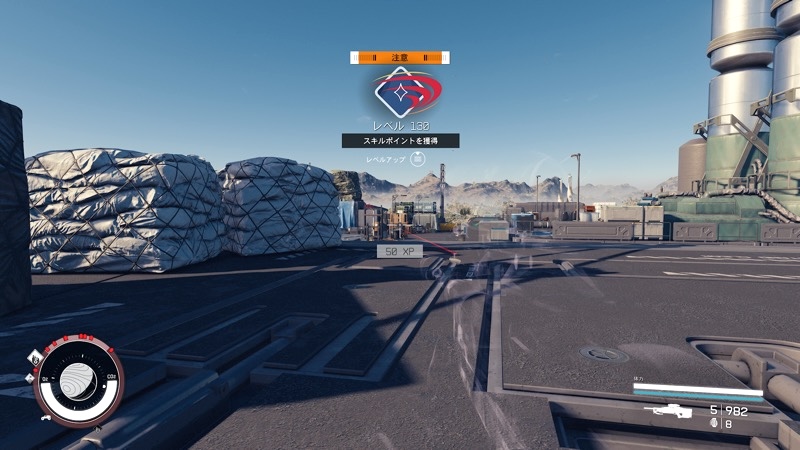Select the orange 注意 notification banner
Viewport: 800px width, 450px height.
400,58
